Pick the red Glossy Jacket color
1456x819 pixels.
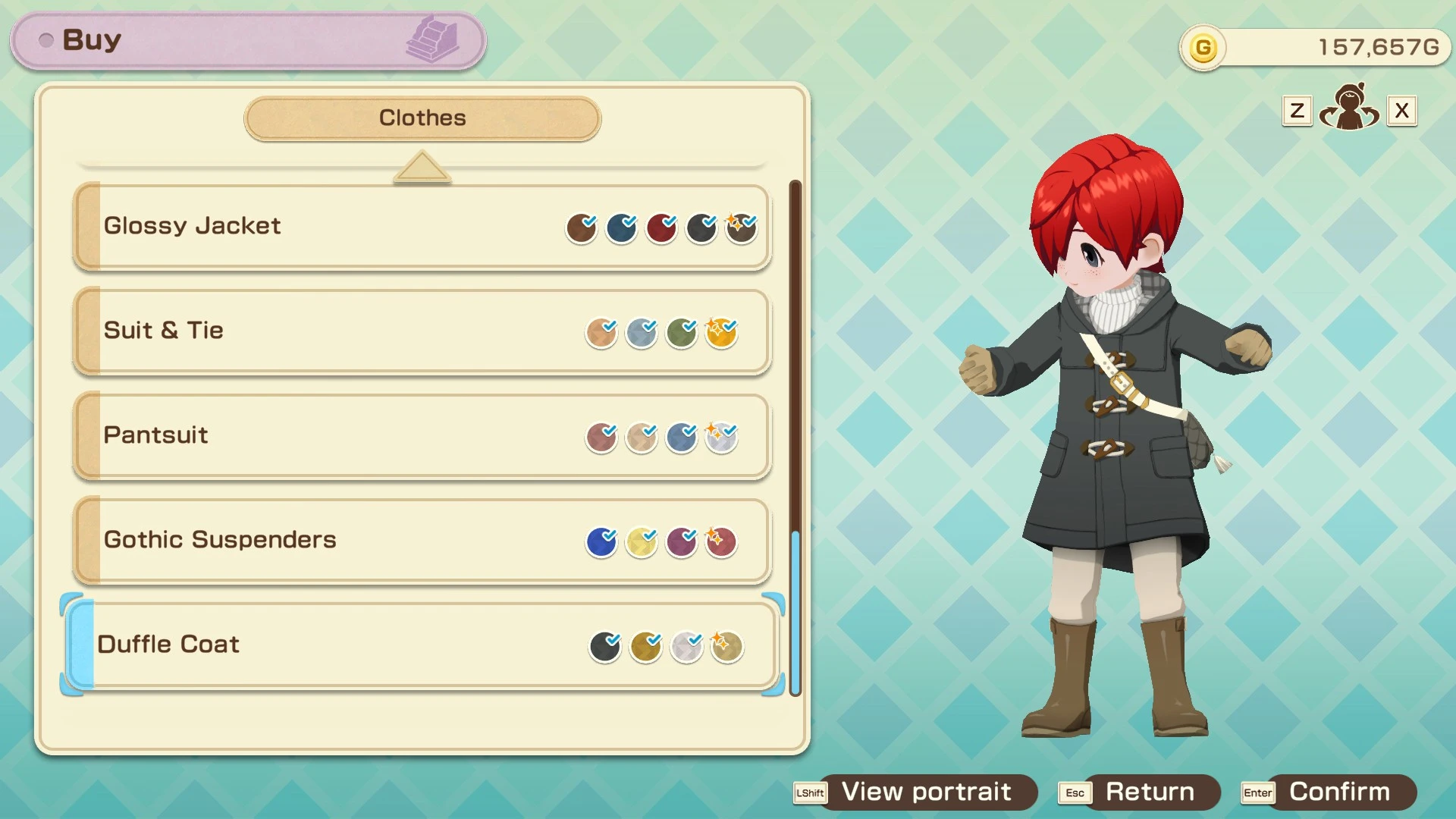[661, 228]
